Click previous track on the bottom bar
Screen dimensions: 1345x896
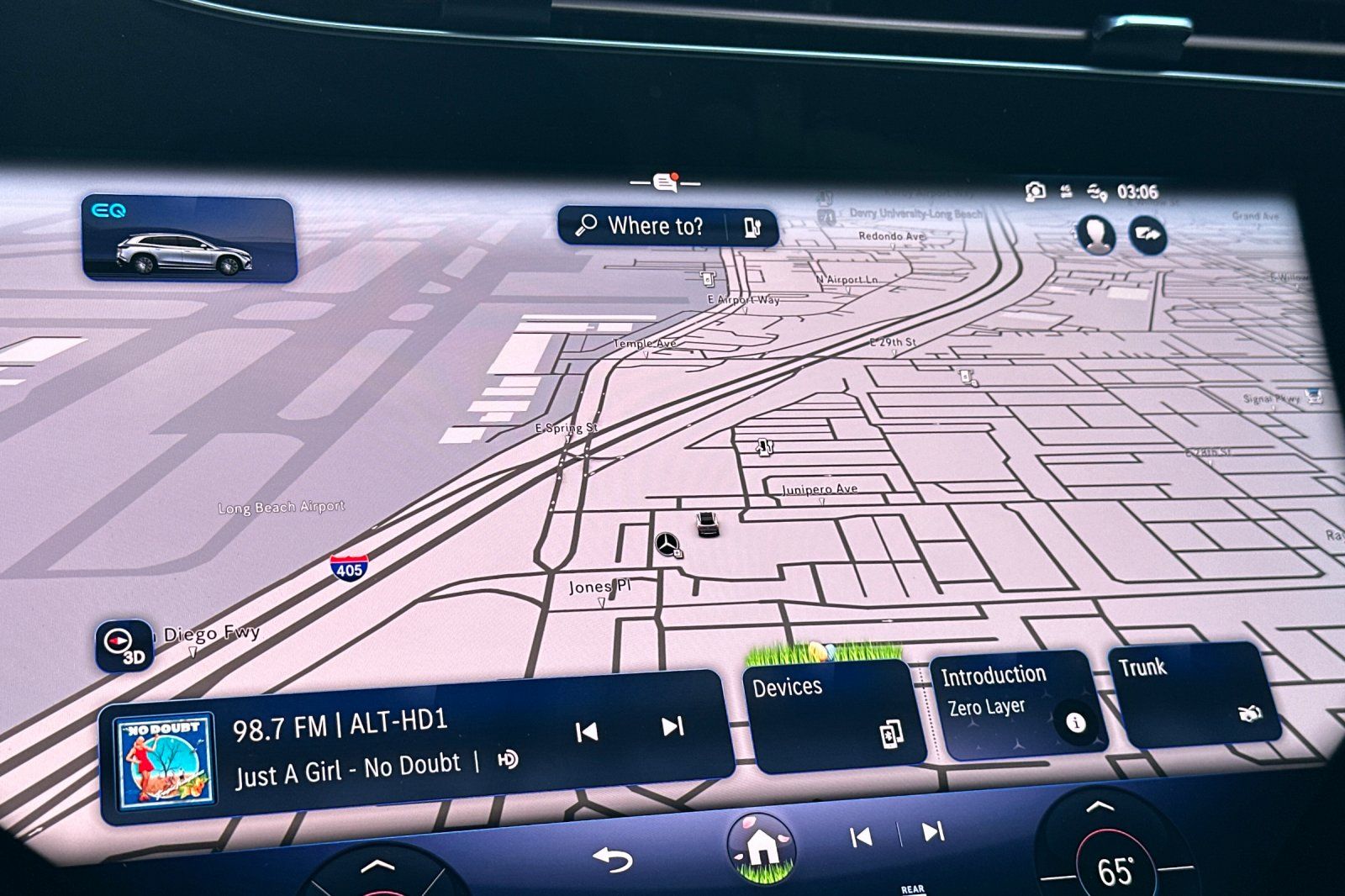click(x=860, y=837)
